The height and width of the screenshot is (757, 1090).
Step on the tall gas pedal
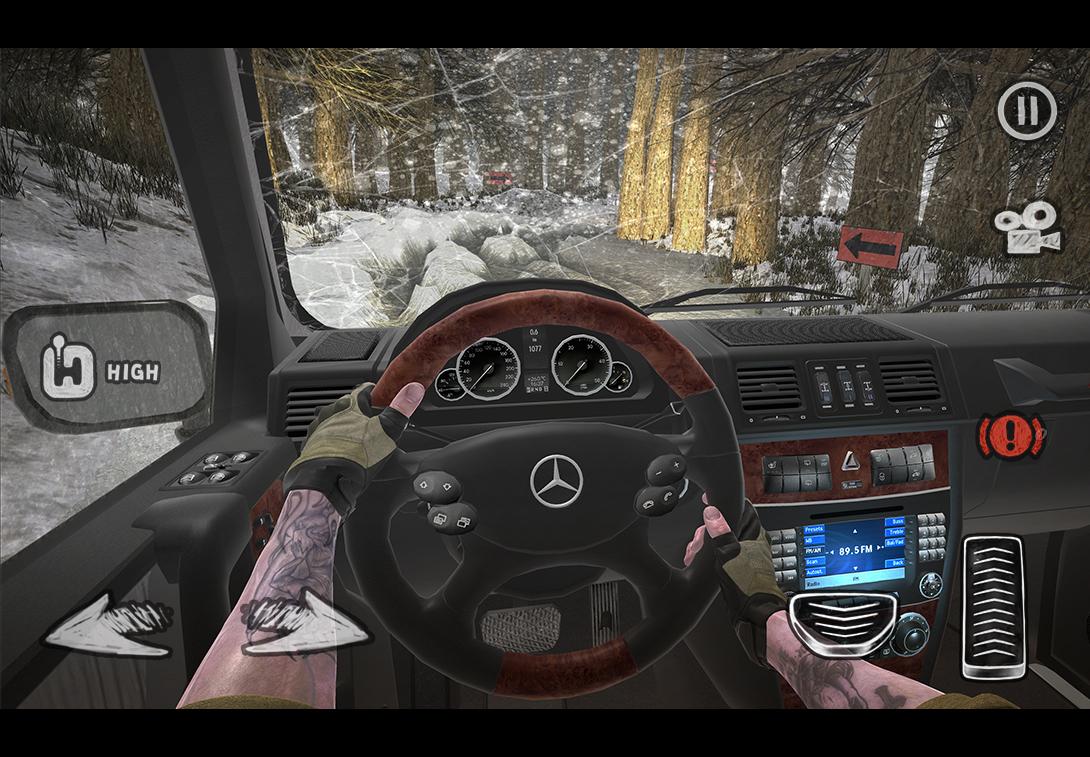point(992,607)
